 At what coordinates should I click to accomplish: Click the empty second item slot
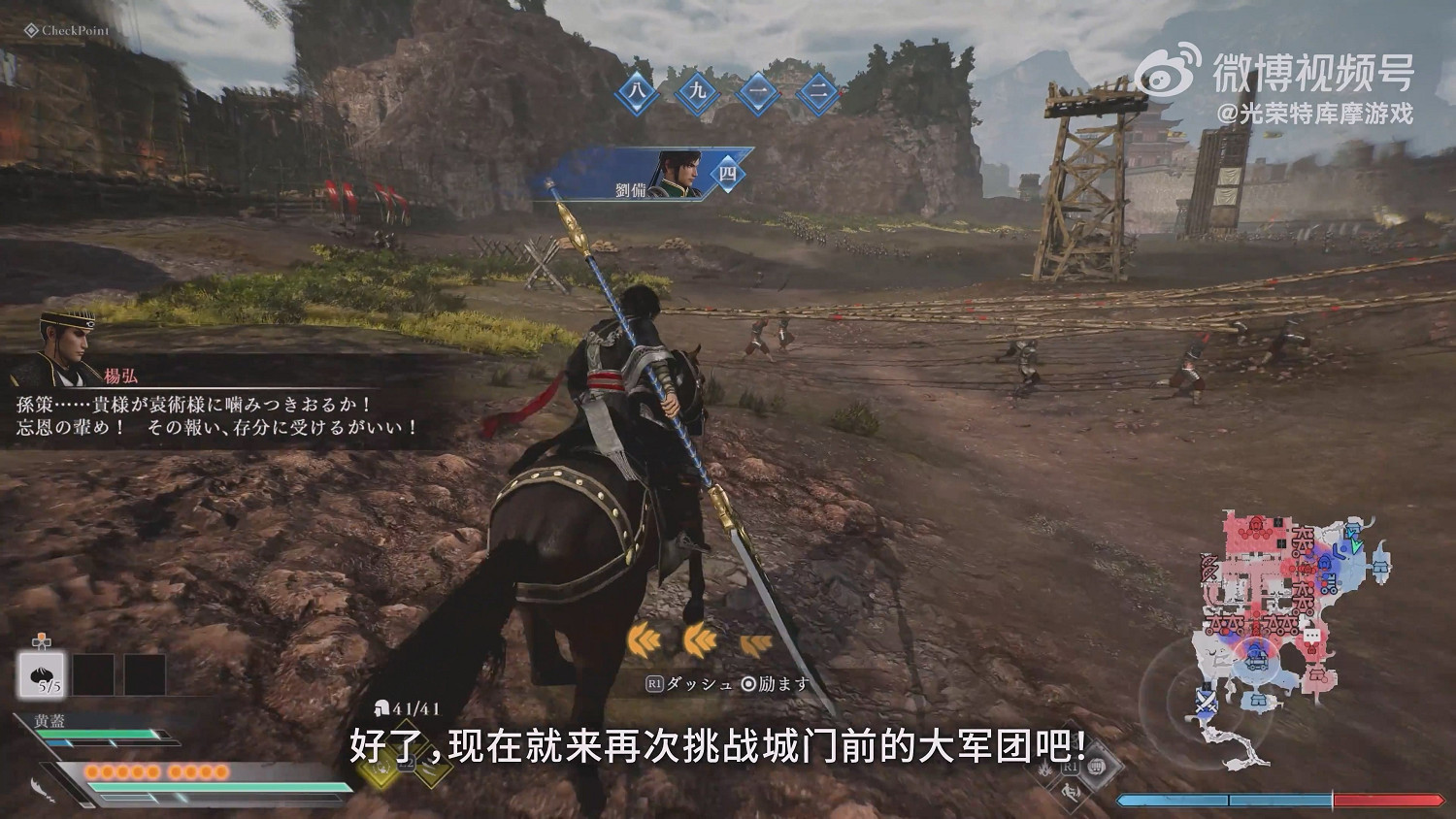93,675
